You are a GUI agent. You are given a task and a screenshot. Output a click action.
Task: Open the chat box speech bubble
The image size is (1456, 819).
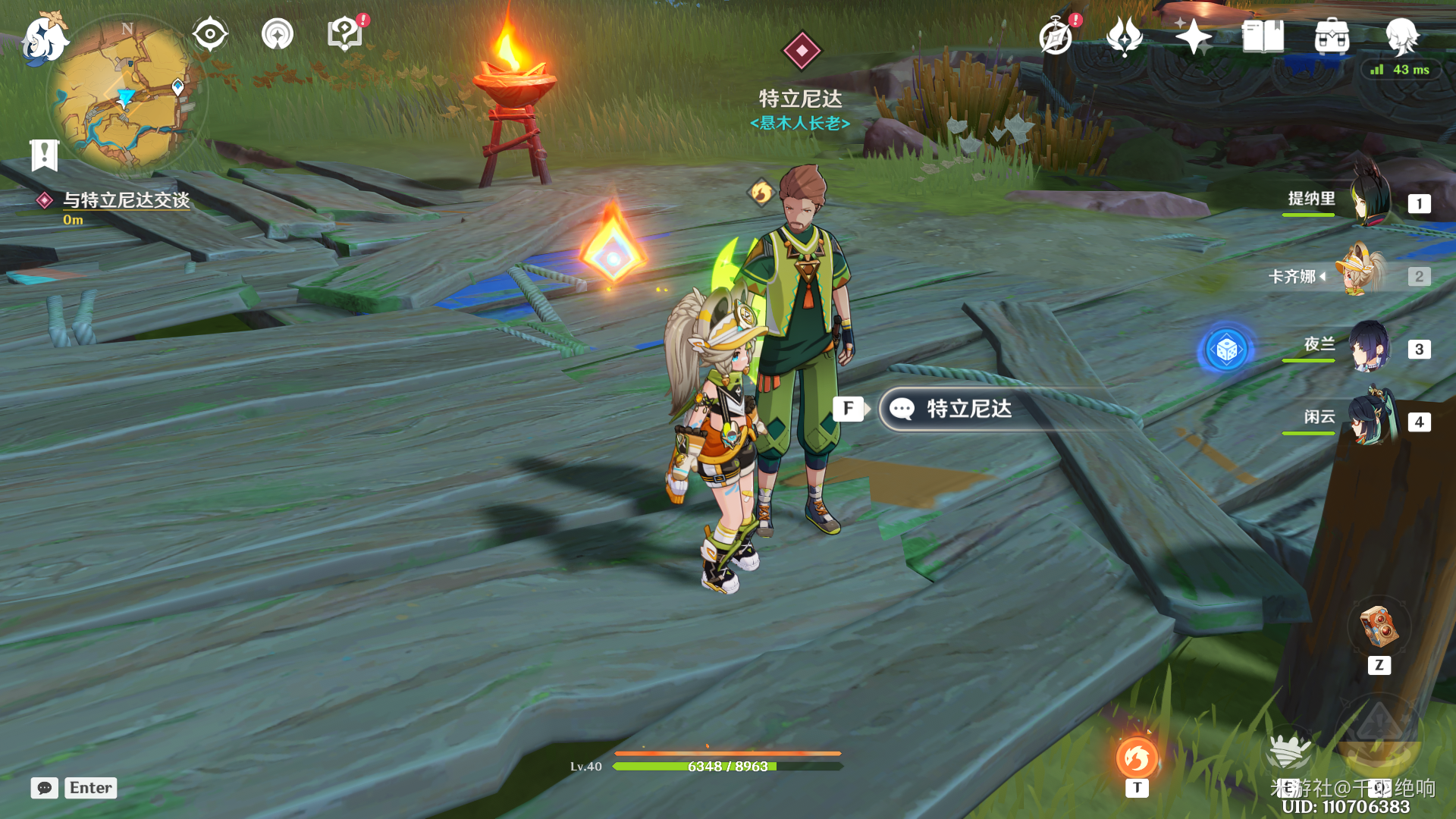[45, 788]
